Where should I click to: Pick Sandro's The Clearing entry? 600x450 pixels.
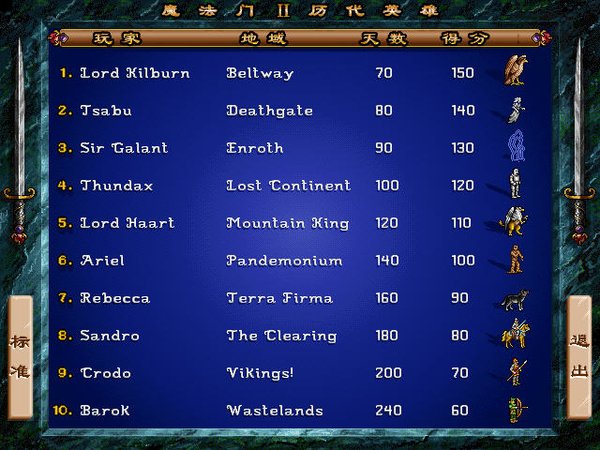point(110,336)
